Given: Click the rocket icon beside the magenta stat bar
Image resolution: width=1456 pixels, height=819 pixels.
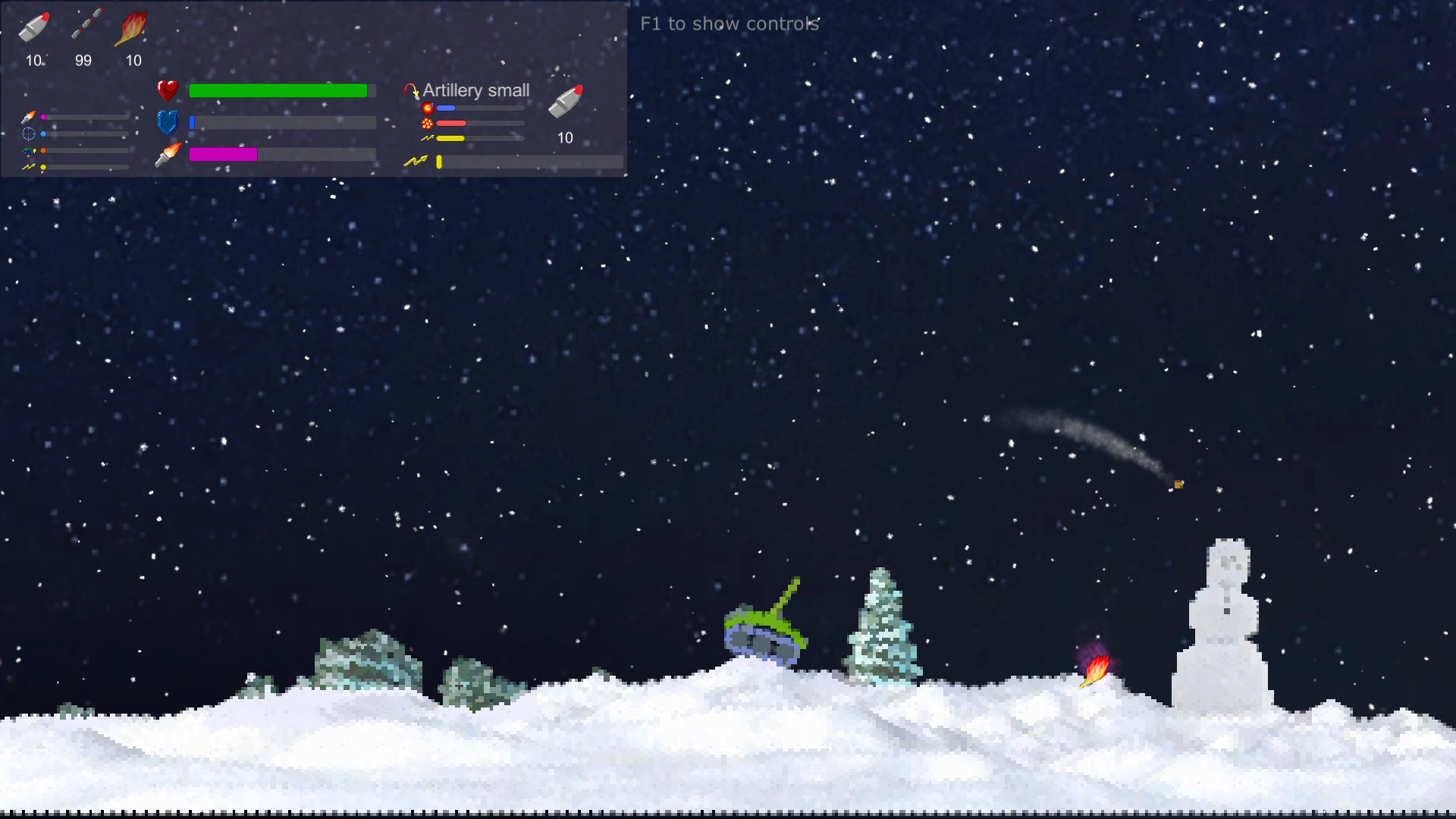Looking at the screenshot, I should click(x=27, y=118).
